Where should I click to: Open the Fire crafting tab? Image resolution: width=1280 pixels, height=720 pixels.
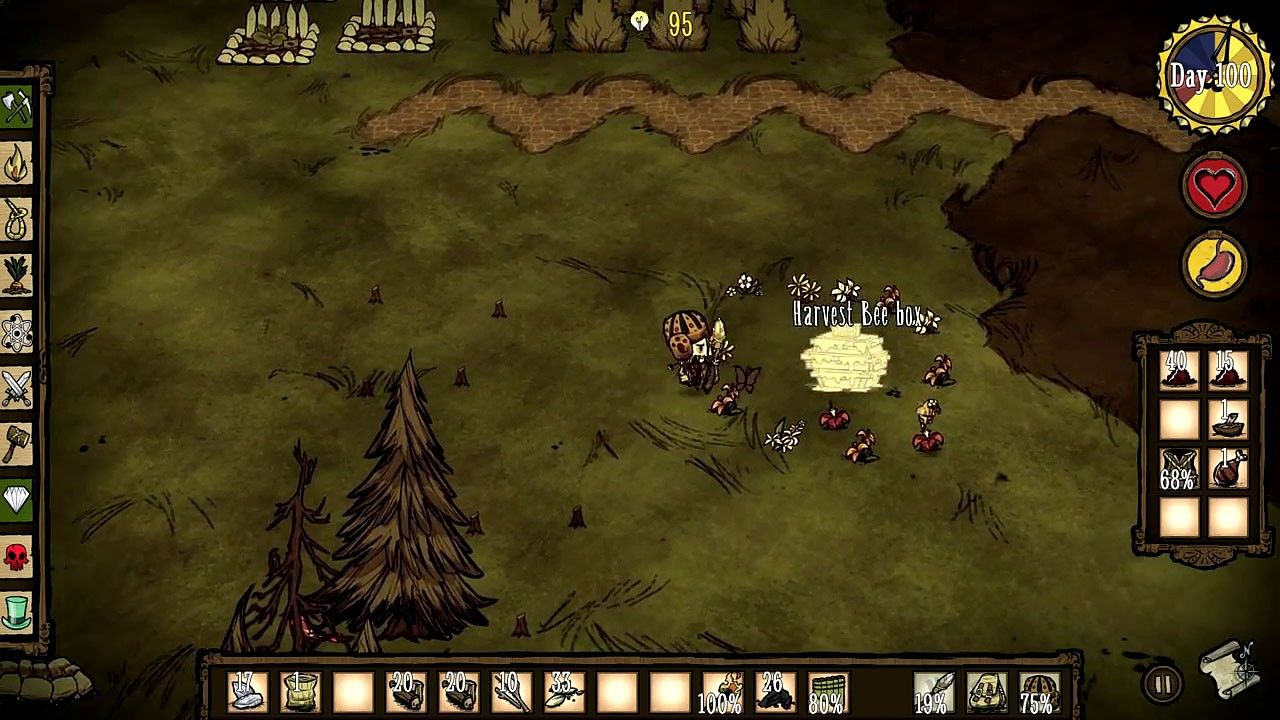pyautogui.click(x=17, y=164)
